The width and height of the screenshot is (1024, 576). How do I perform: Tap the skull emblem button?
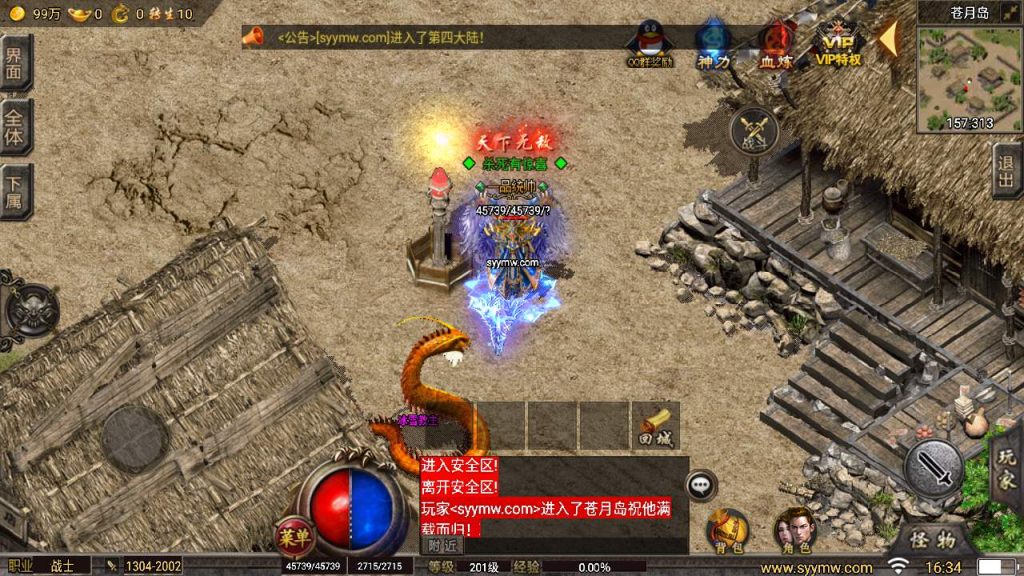coord(32,310)
